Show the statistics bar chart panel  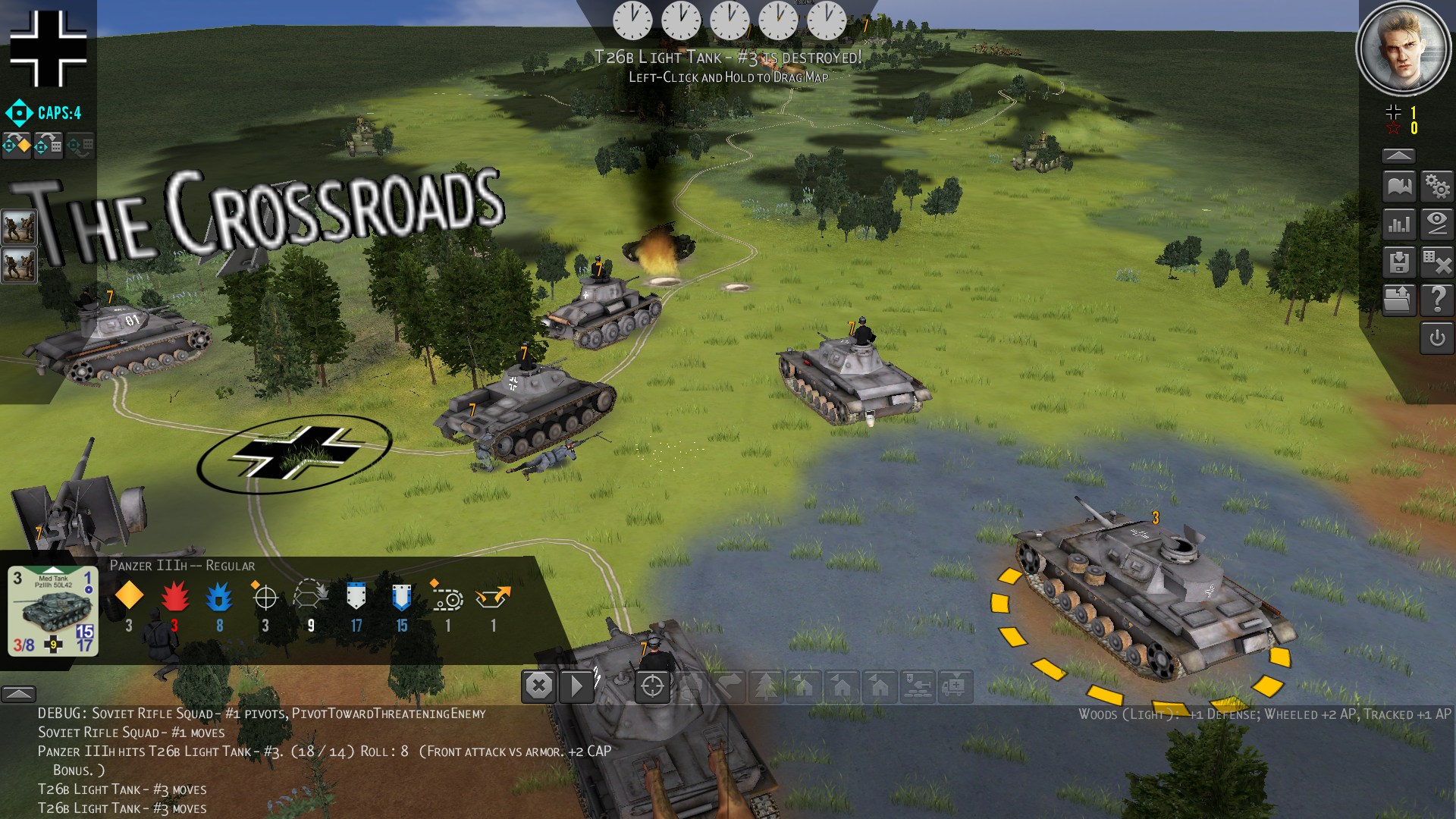click(x=1399, y=224)
